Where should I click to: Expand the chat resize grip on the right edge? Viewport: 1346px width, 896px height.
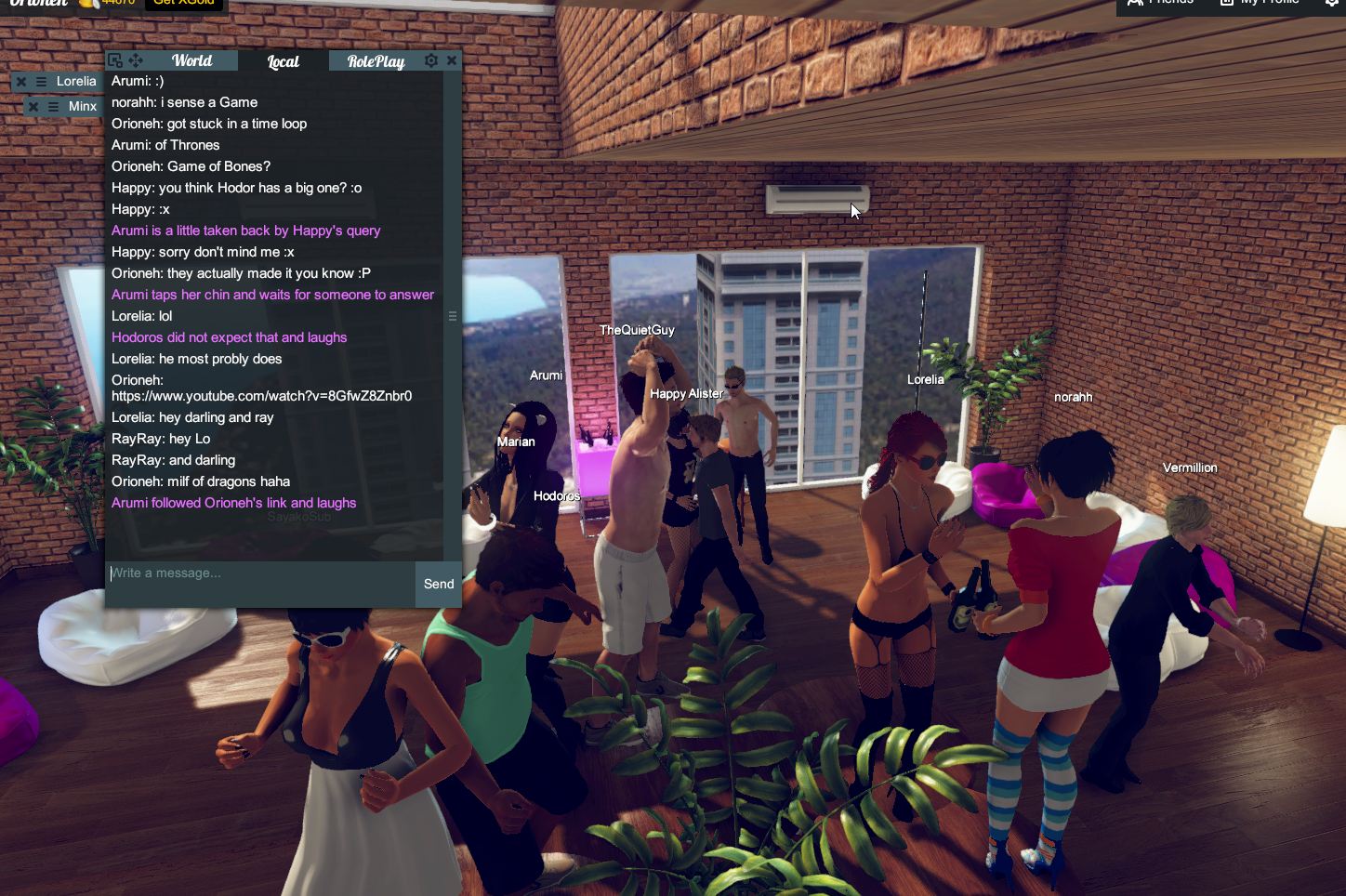pos(453,316)
